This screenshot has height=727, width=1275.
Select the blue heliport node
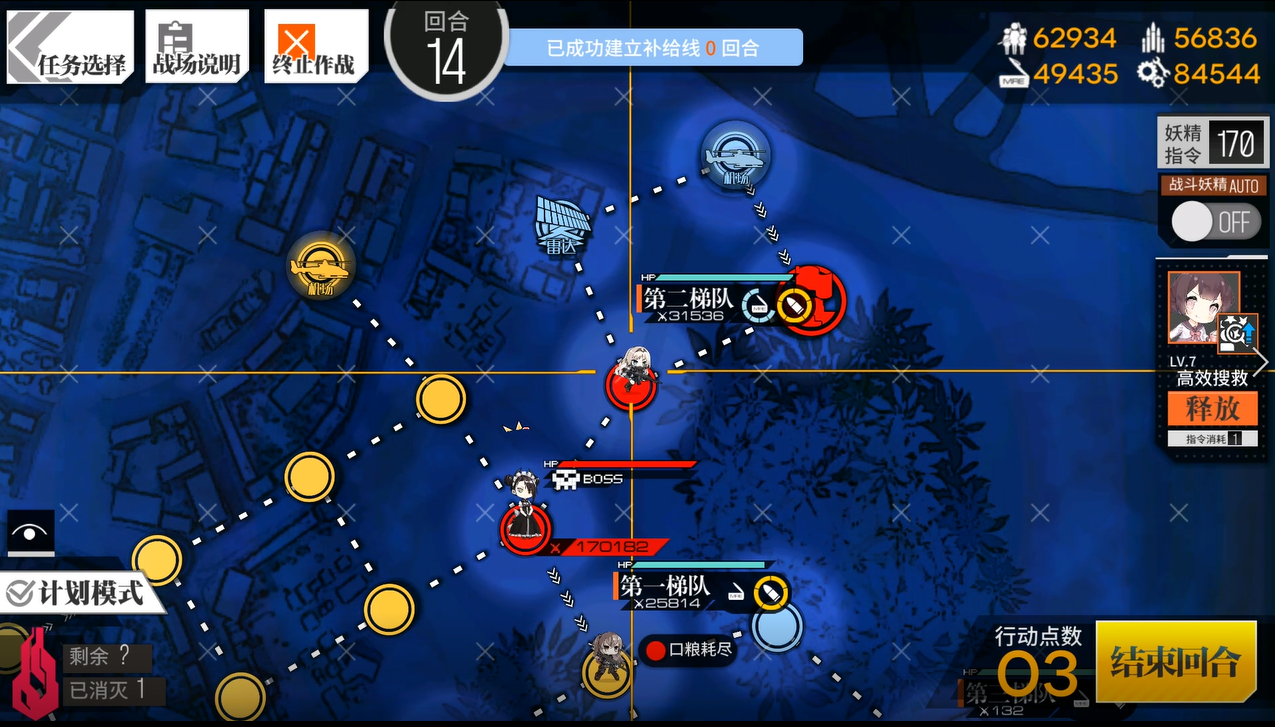[x=735, y=155]
